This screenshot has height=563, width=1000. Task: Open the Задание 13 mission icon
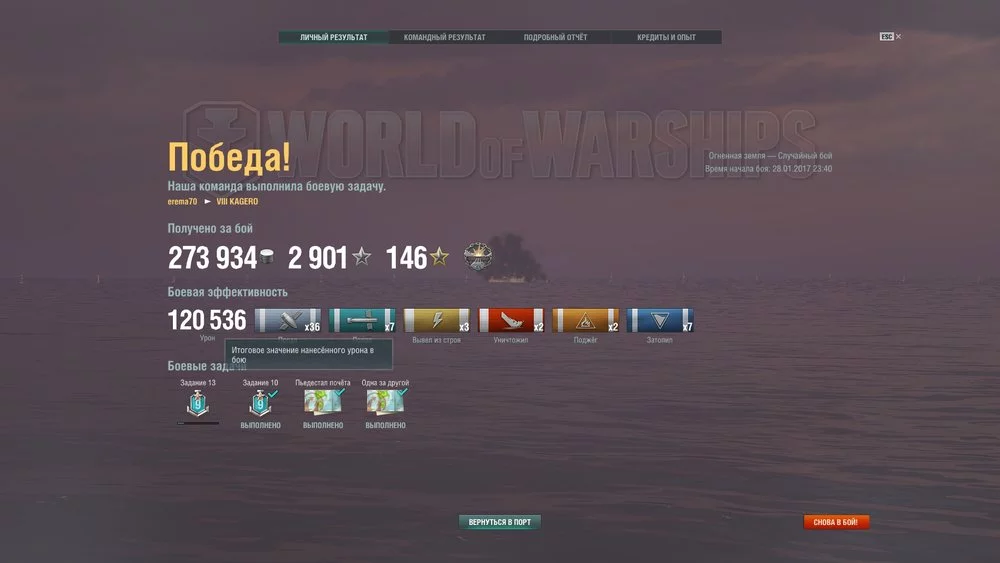[198, 404]
